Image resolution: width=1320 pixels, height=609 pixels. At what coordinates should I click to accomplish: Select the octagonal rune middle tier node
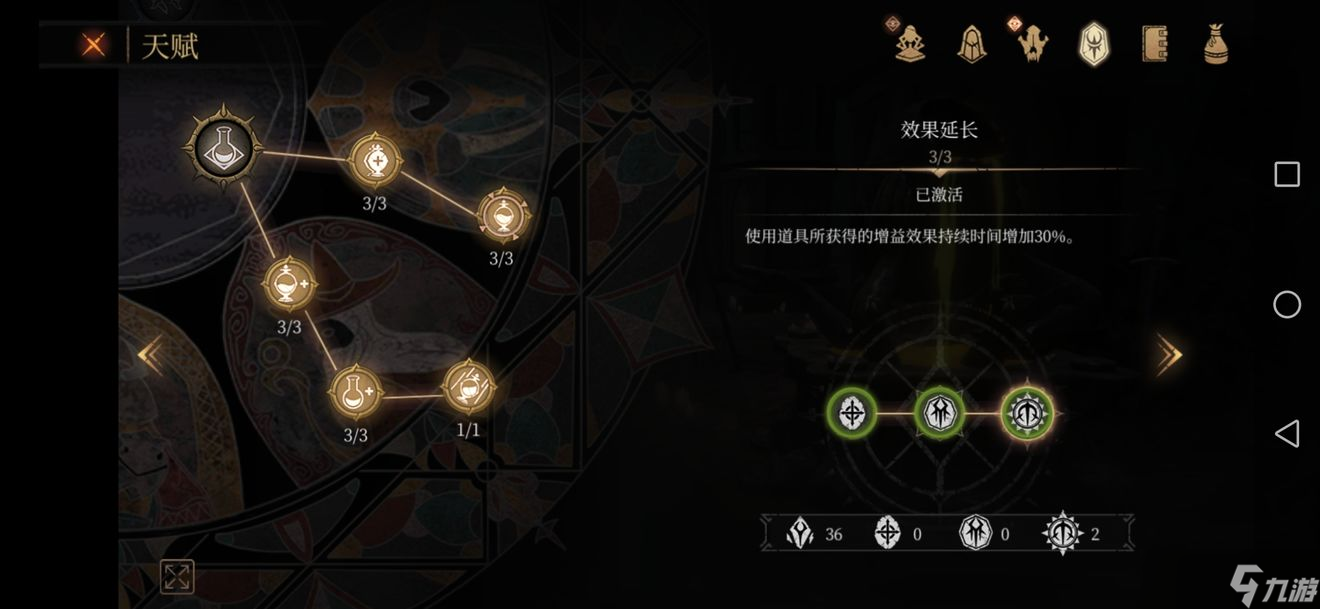[940, 411]
